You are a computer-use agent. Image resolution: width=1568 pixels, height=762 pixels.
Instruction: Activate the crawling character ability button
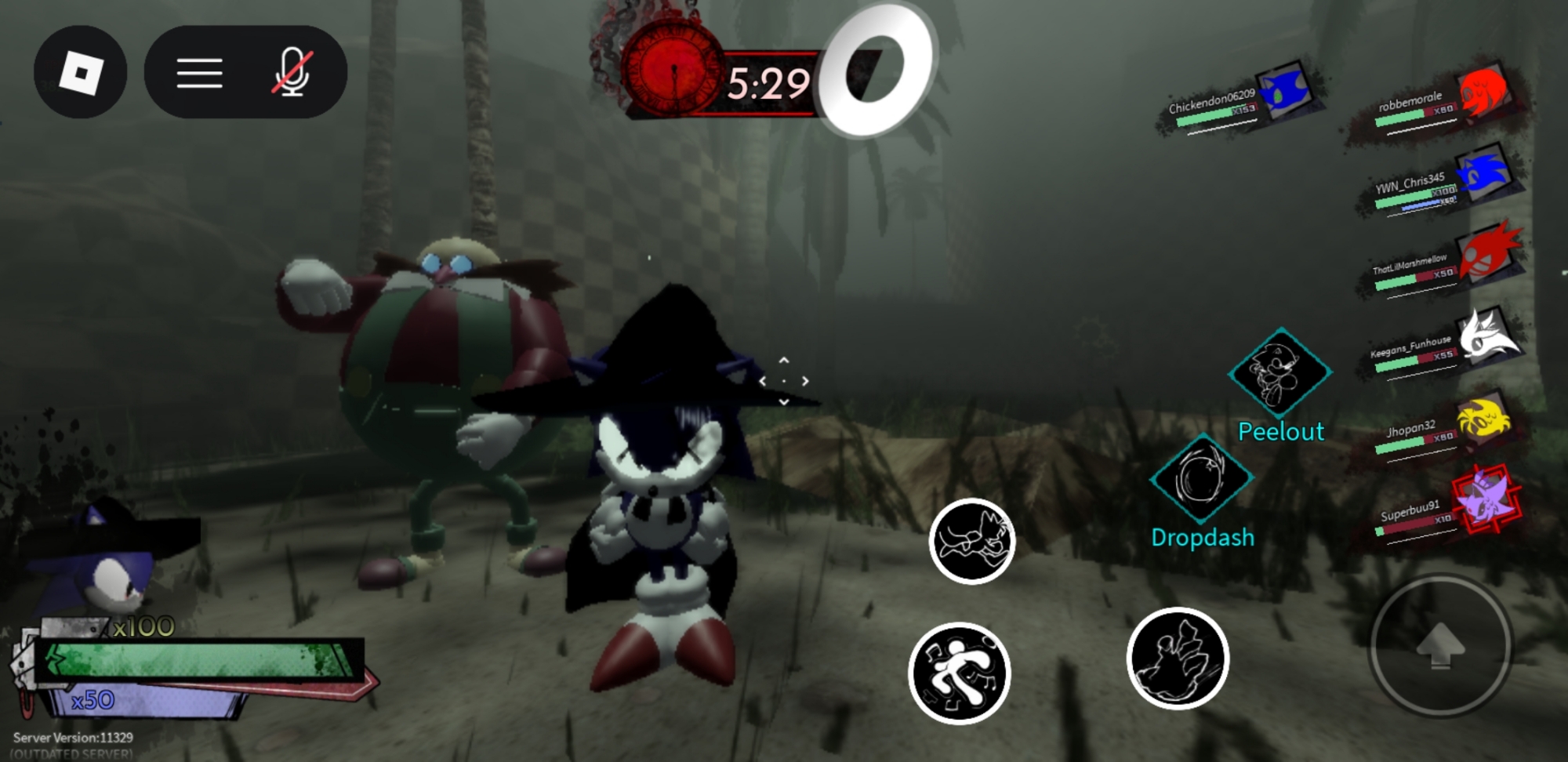coord(971,541)
